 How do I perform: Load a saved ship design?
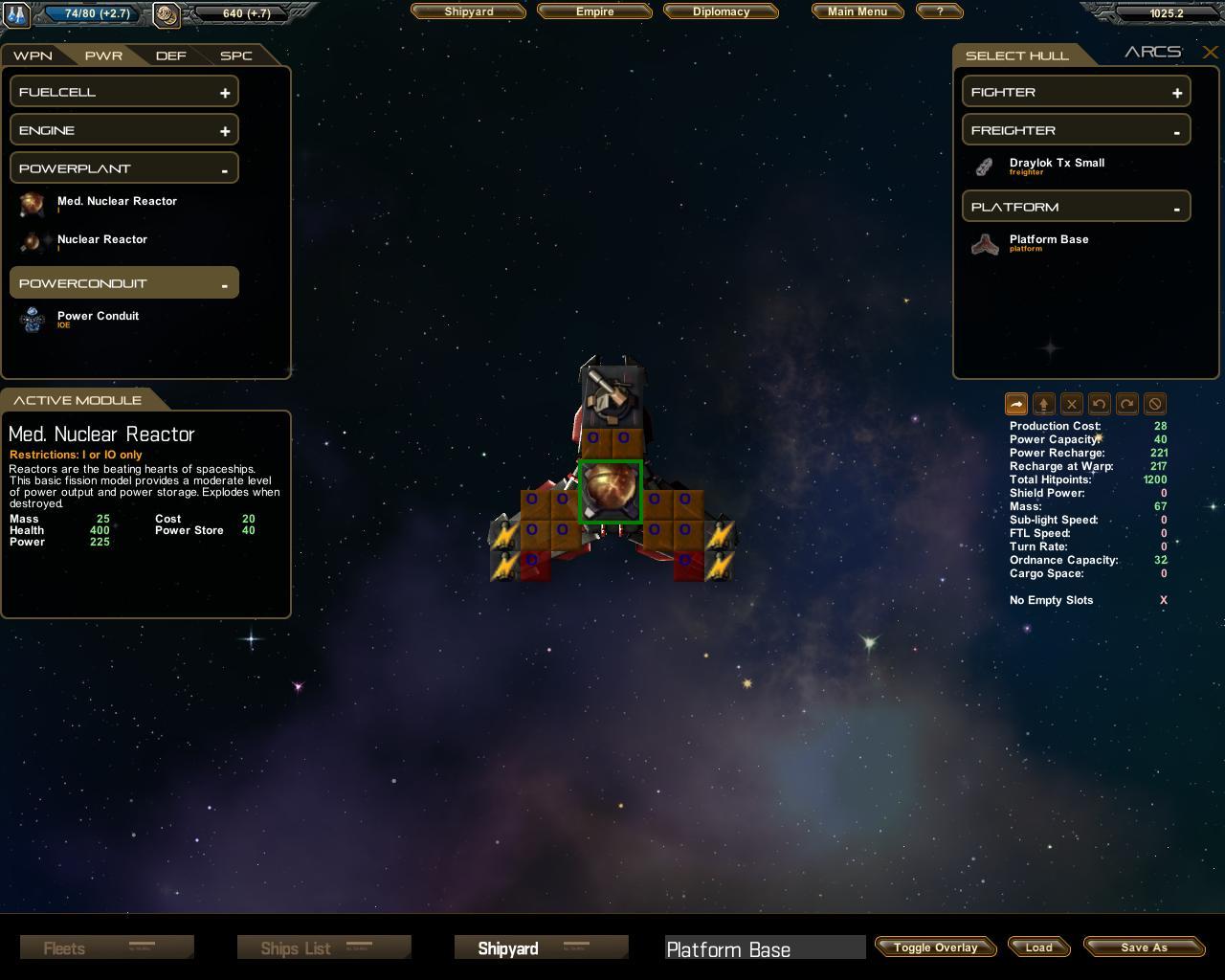click(1038, 947)
